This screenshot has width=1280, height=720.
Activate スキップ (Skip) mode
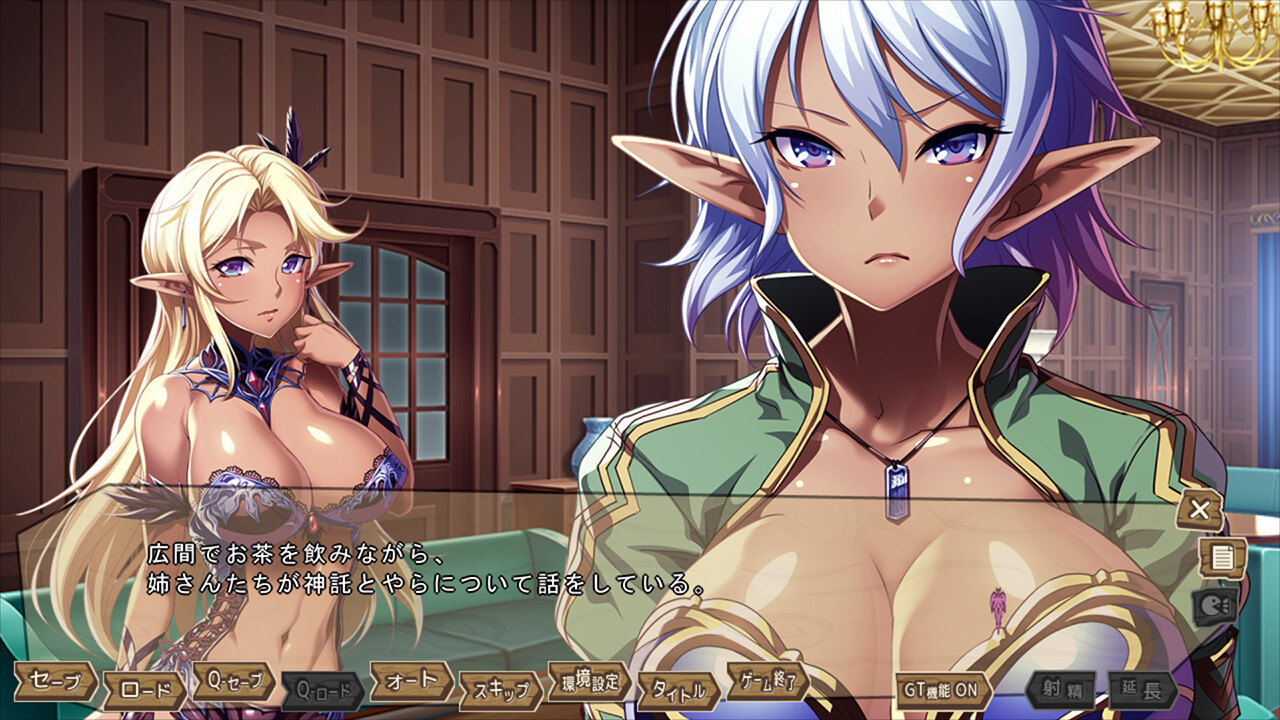click(x=500, y=690)
